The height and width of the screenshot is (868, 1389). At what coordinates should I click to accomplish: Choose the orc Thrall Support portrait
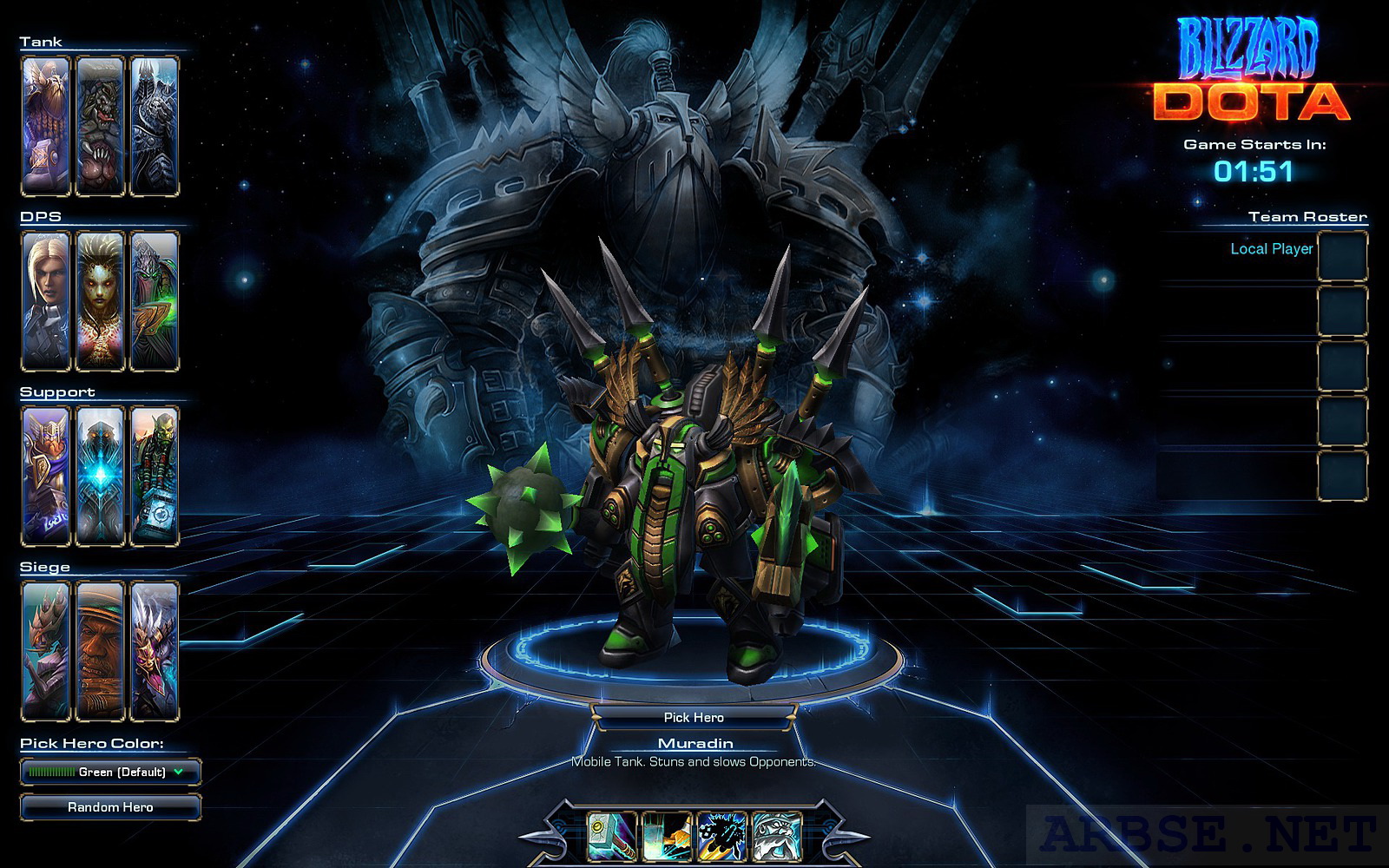(x=155, y=476)
